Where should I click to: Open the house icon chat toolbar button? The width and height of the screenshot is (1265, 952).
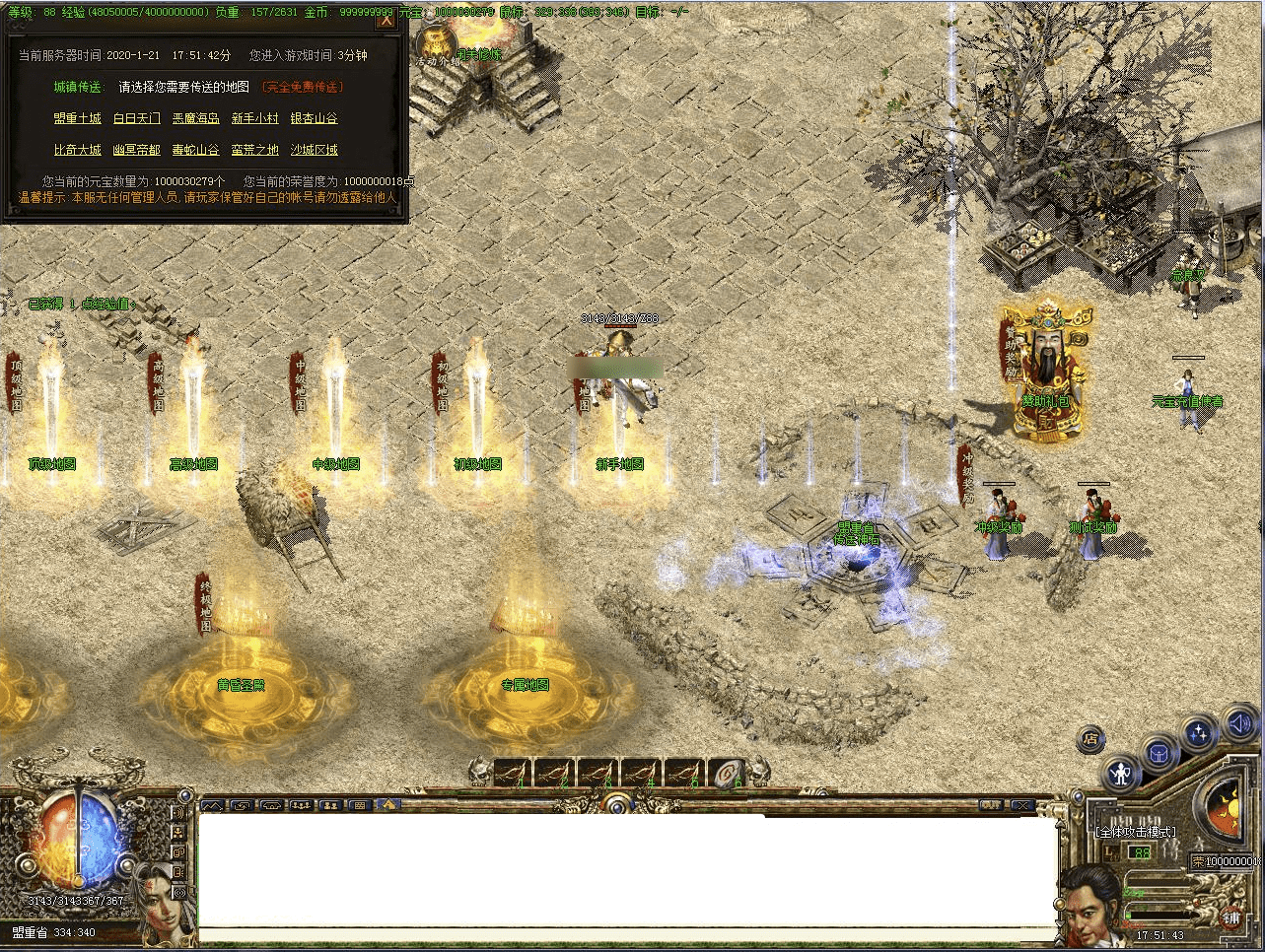click(389, 805)
